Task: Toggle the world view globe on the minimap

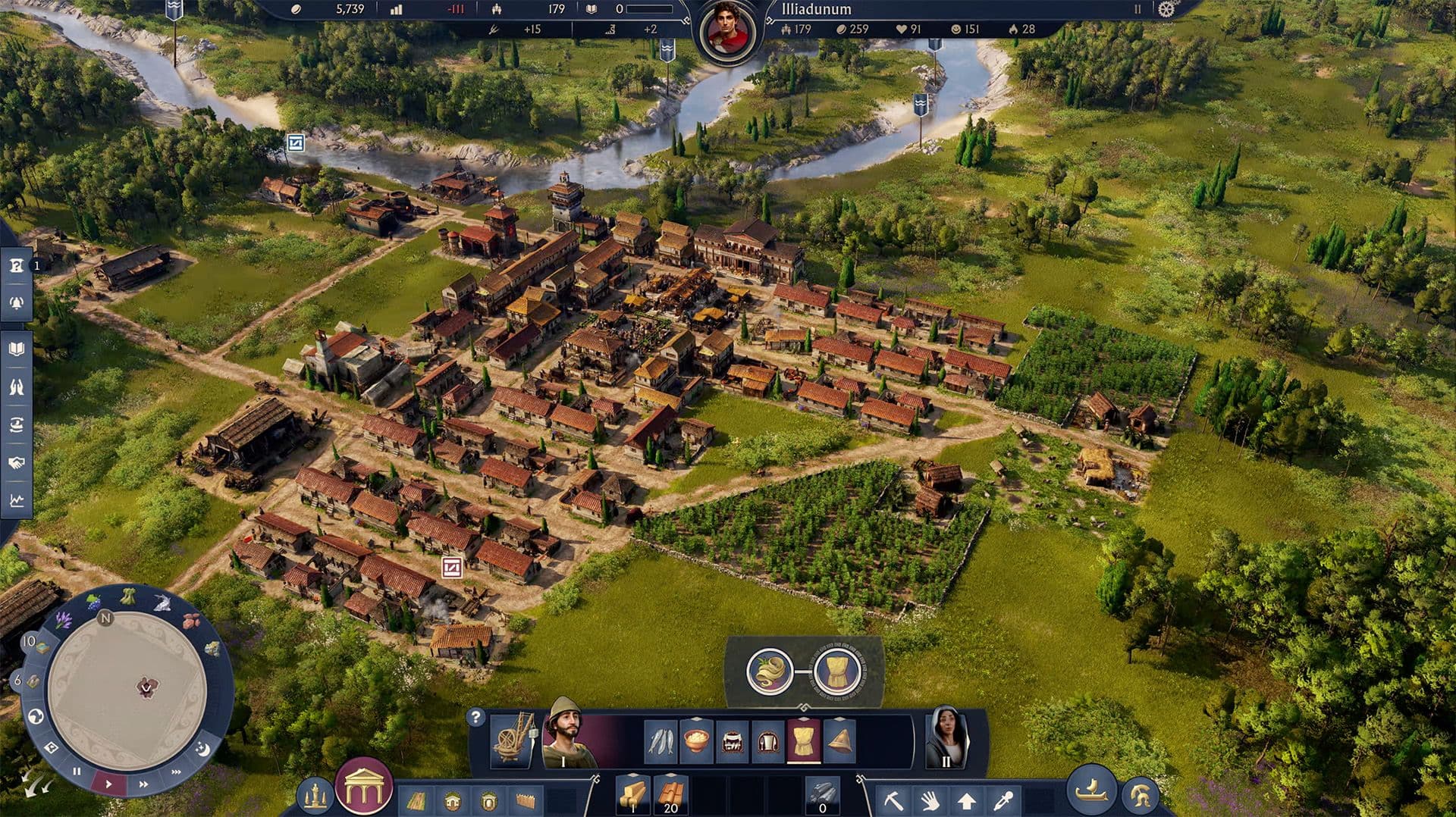Action: (x=35, y=717)
